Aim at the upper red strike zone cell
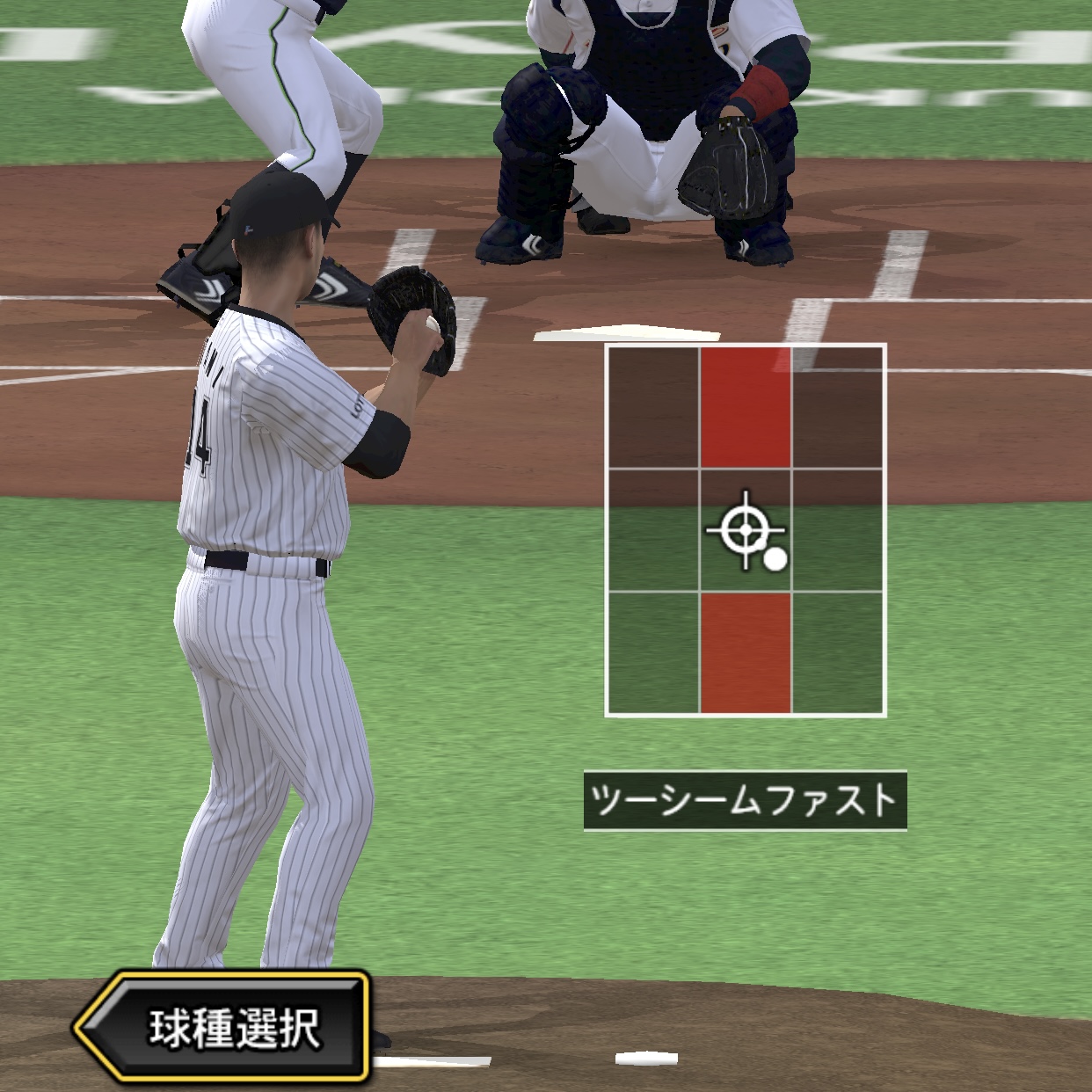 746,406
